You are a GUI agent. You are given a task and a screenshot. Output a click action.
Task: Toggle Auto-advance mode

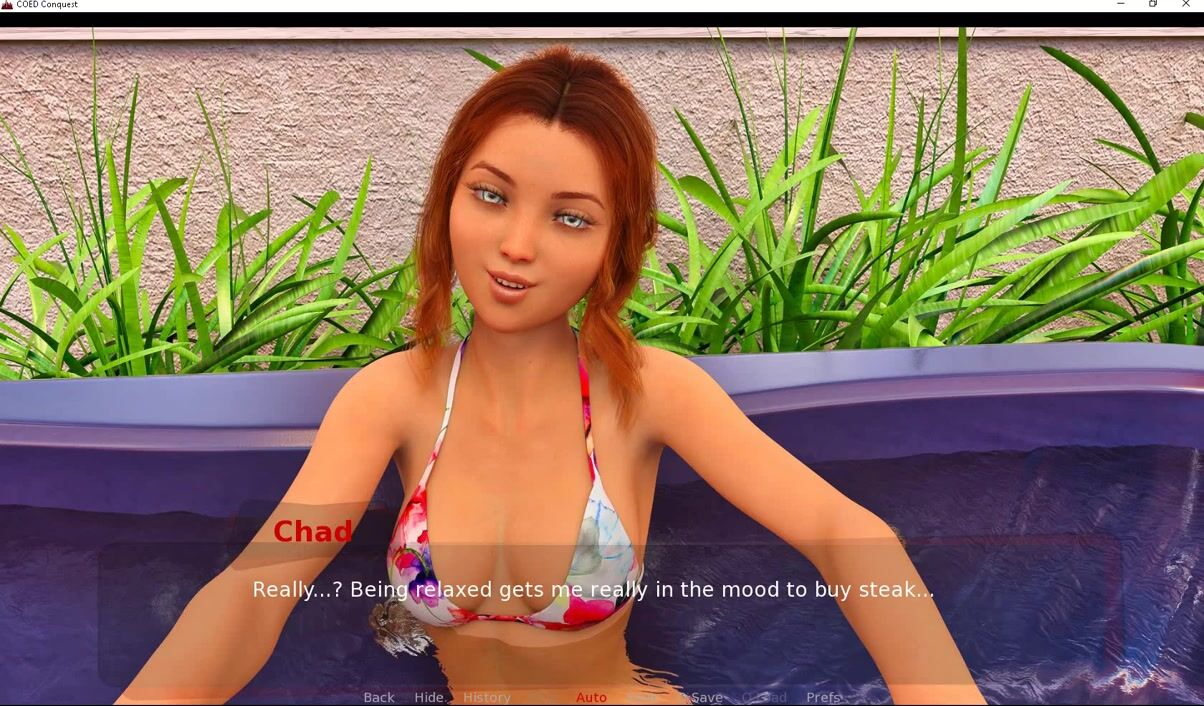click(591, 697)
